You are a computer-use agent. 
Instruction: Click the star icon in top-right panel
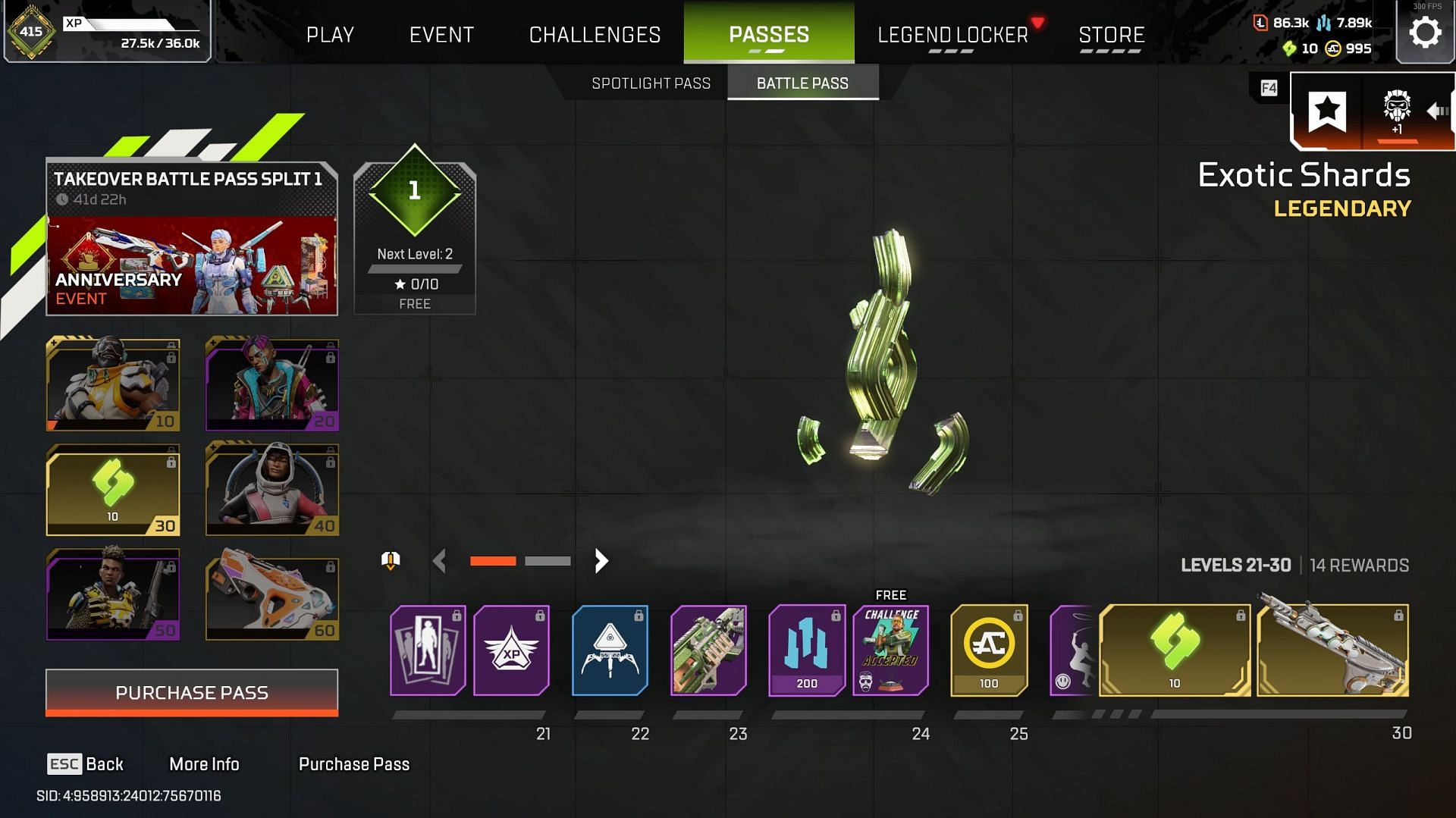pyautogui.click(x=1326, y=111)
